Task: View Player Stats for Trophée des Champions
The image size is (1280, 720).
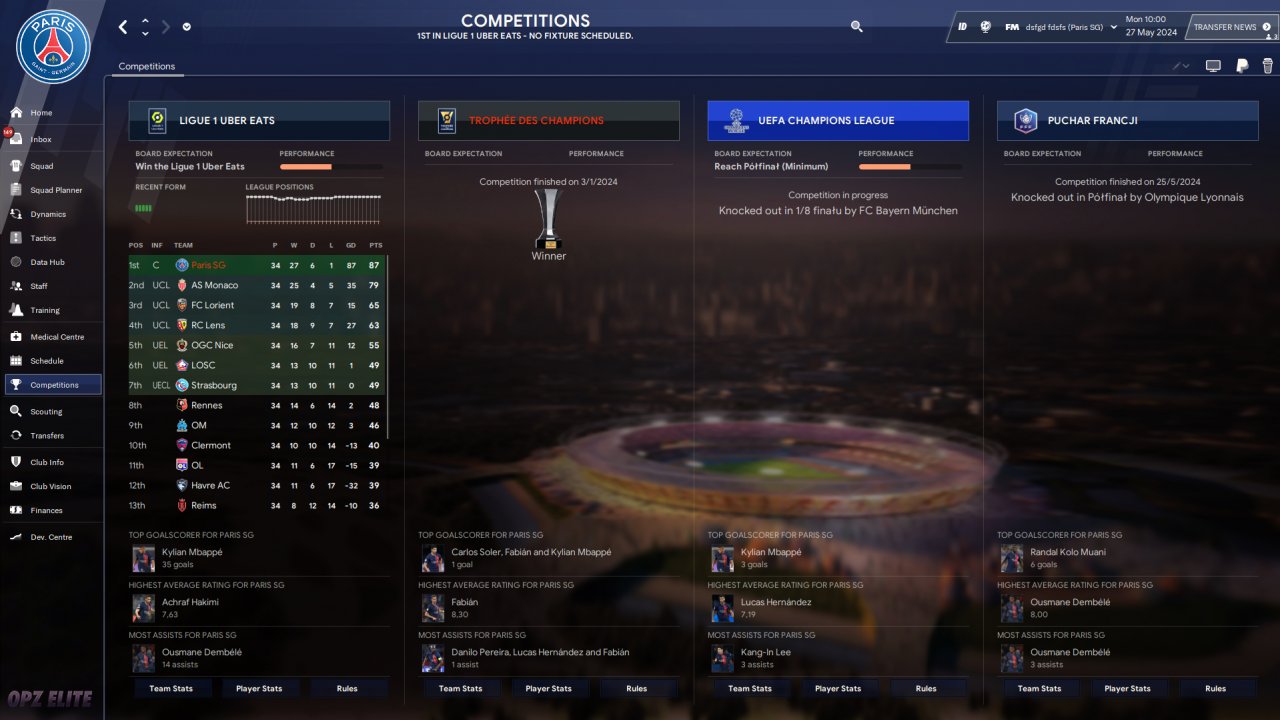Action: [549, 688]
